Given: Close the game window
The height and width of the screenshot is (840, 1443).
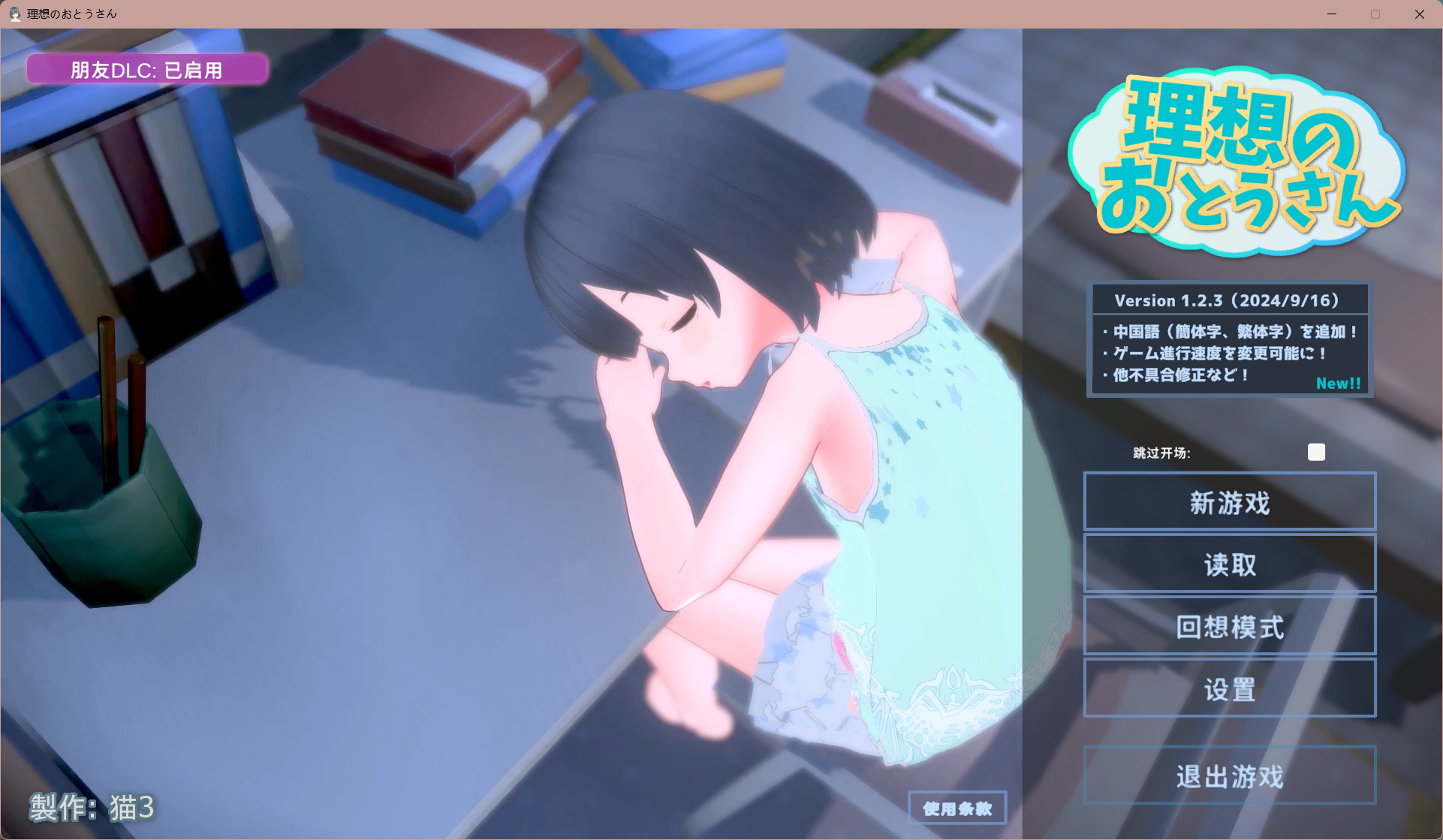Looking at the screenshot, I should (1419, 14).
